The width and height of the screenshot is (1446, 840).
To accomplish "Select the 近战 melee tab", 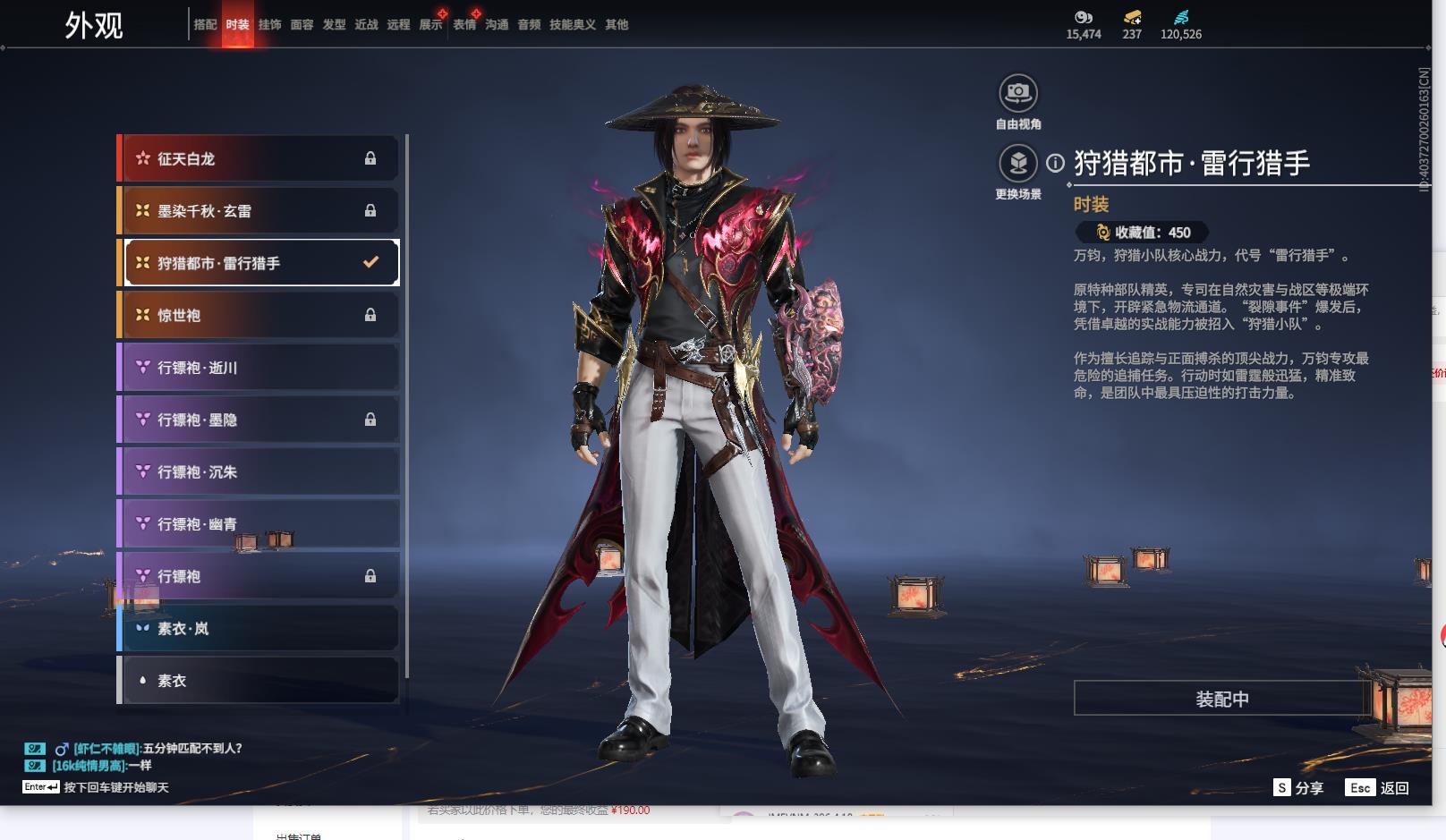I will click(x=366, y=25).
